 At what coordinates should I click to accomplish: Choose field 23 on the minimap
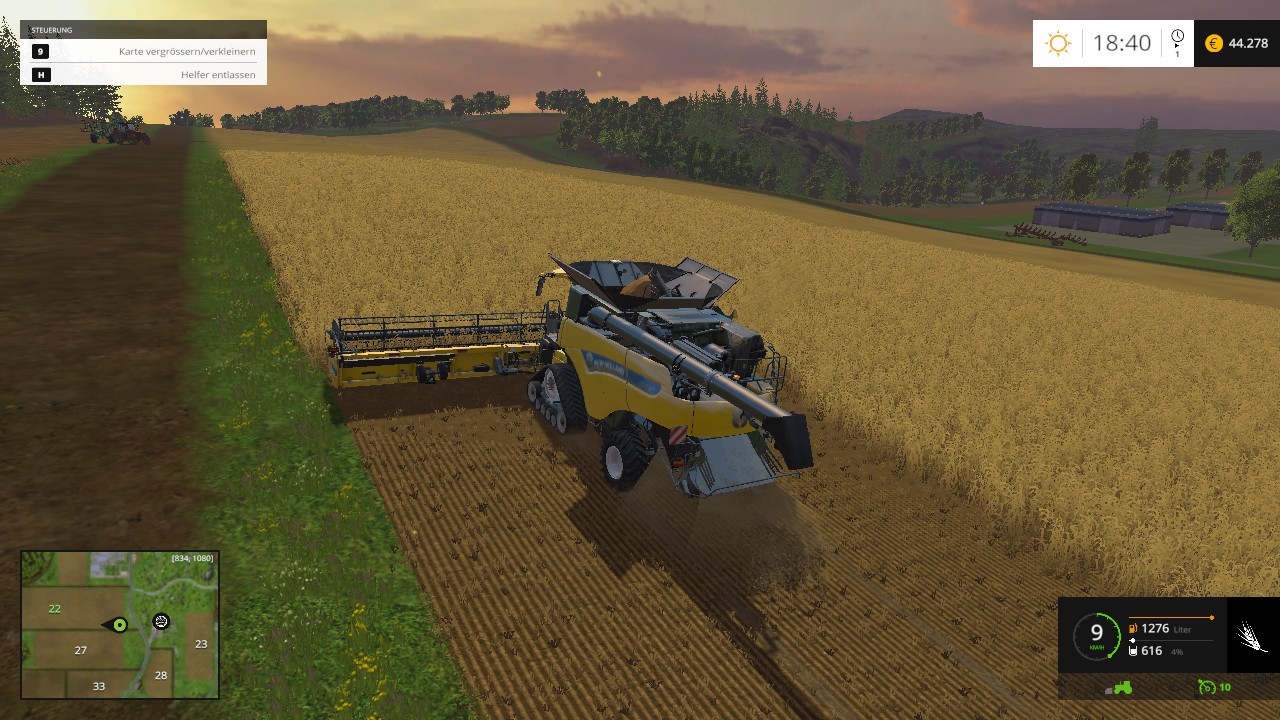pos(201,644)
